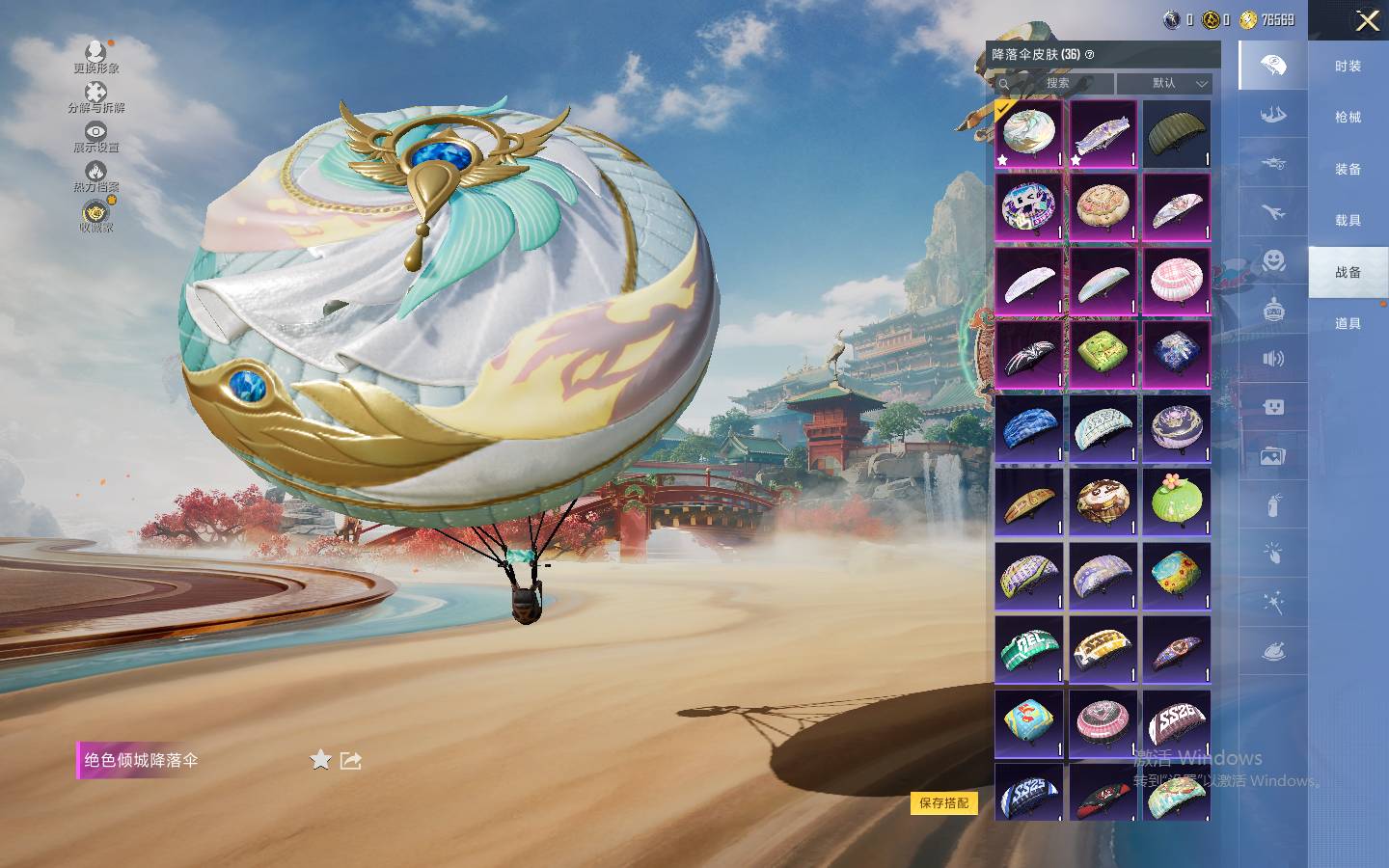The image size is (1389, 868).
Task: Select the olive green default parachute
Action: (x=1176, y=134)
